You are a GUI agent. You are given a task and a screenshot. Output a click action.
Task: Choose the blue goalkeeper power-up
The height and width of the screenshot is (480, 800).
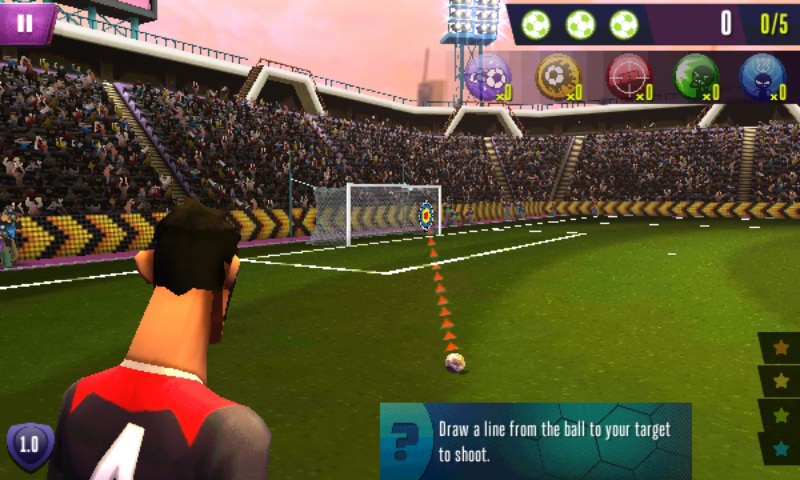coord(762,76)
